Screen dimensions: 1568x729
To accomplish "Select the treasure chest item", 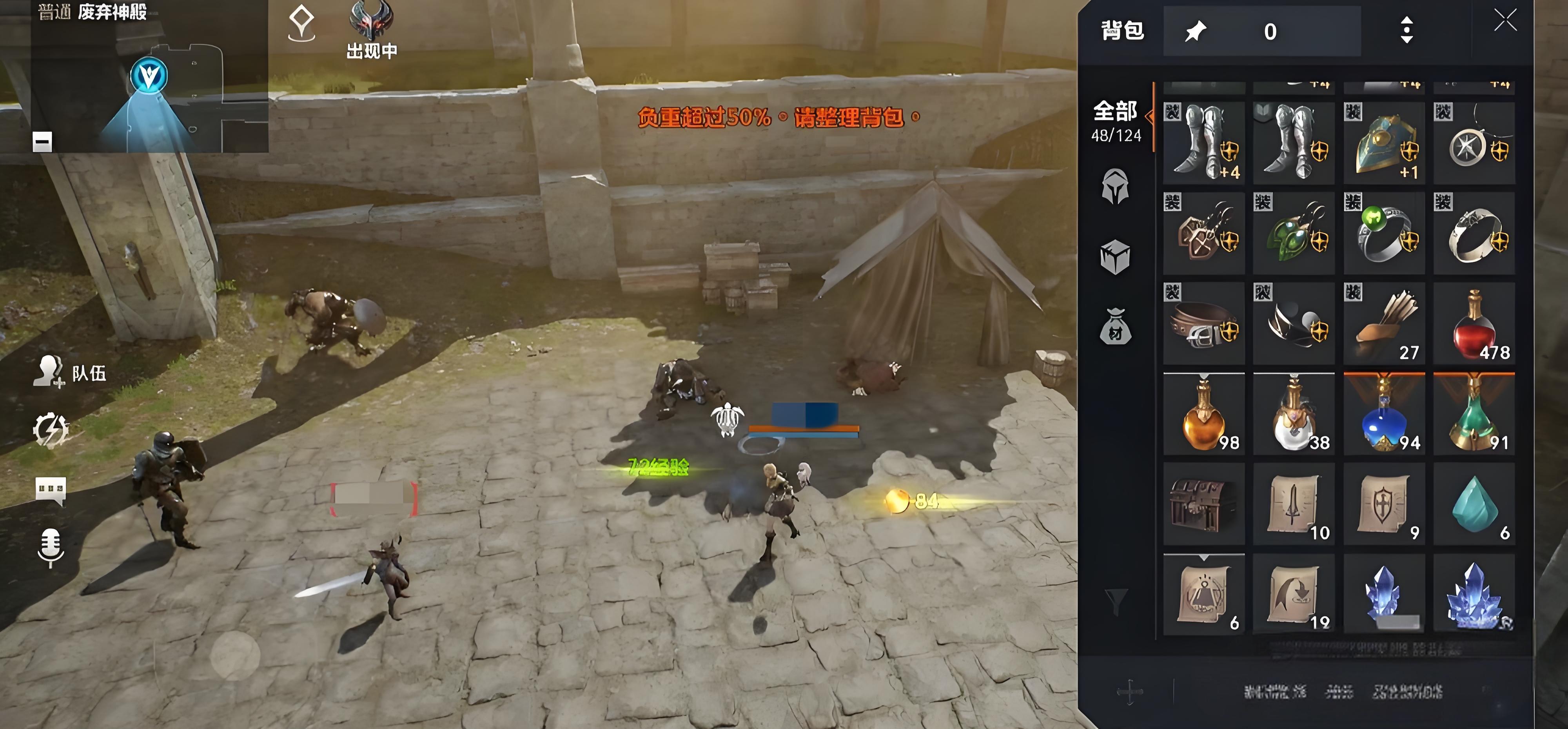I will point(1203,504).
